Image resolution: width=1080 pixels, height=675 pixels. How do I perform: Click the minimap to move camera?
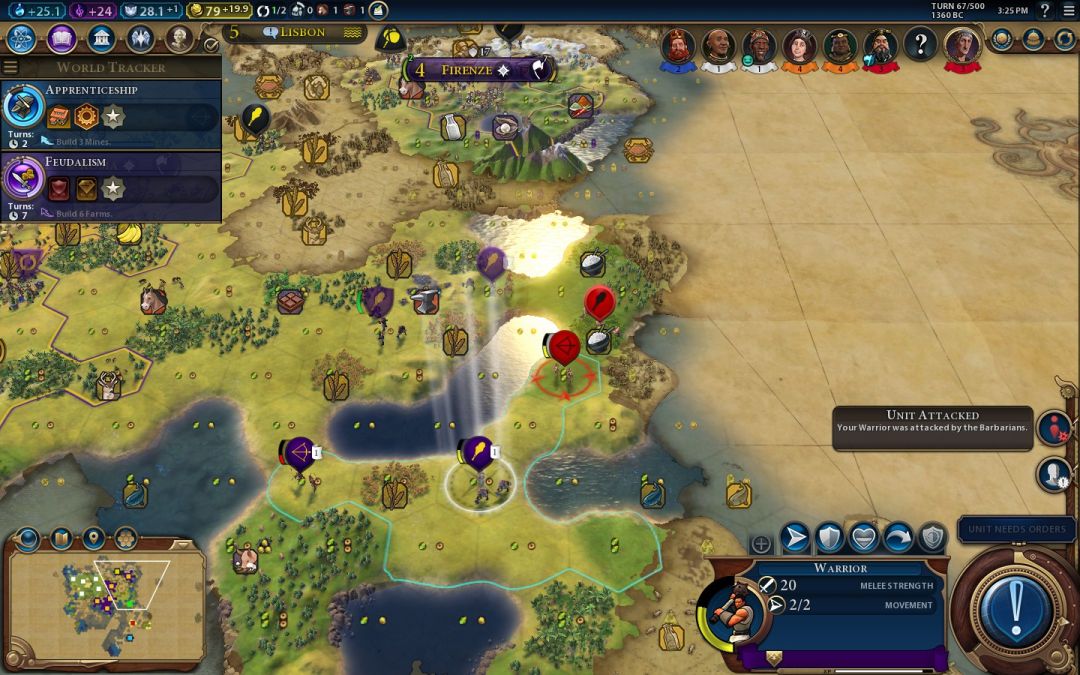pos(108,598)
